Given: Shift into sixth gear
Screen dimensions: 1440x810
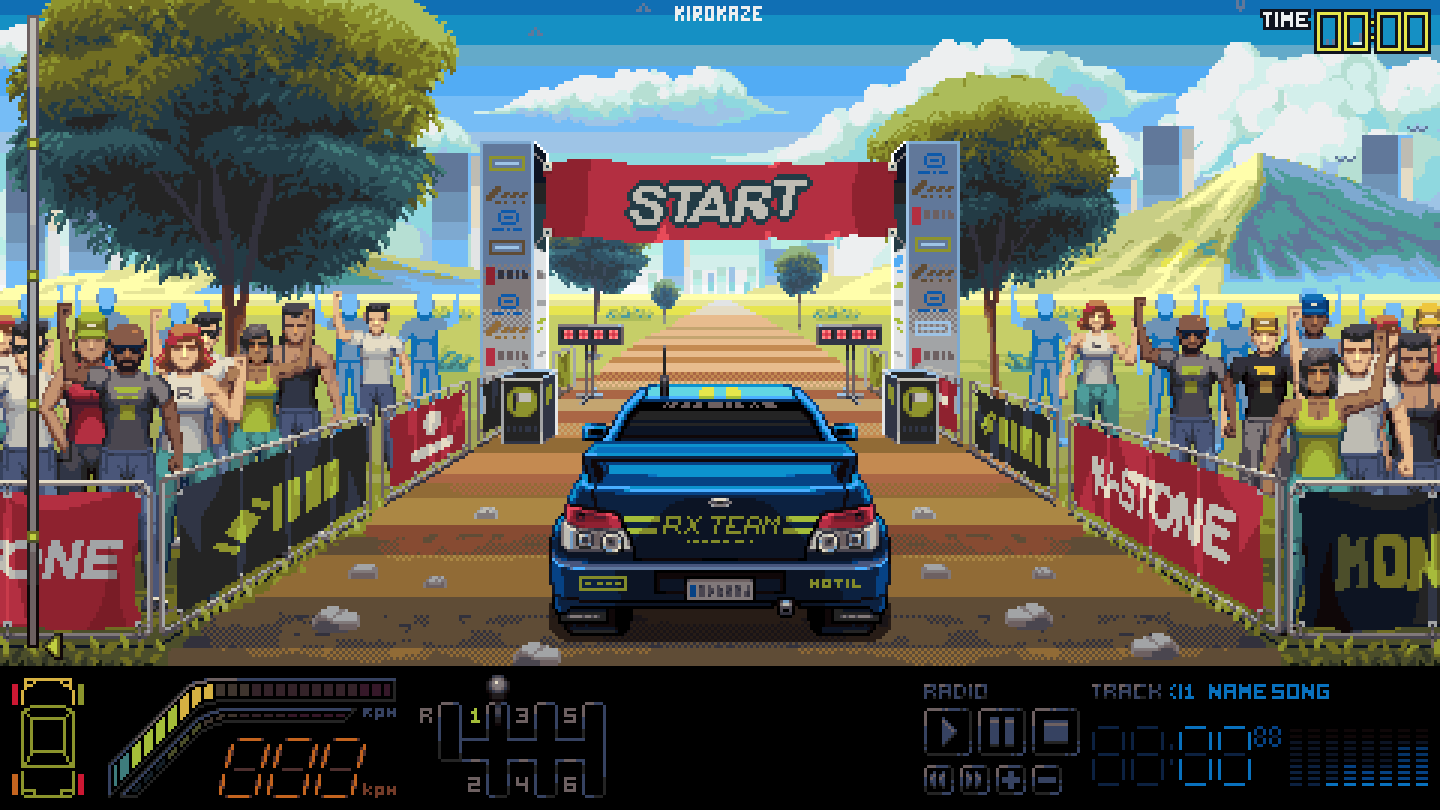Looking at the screenshot, I should [x=571, y=783].
